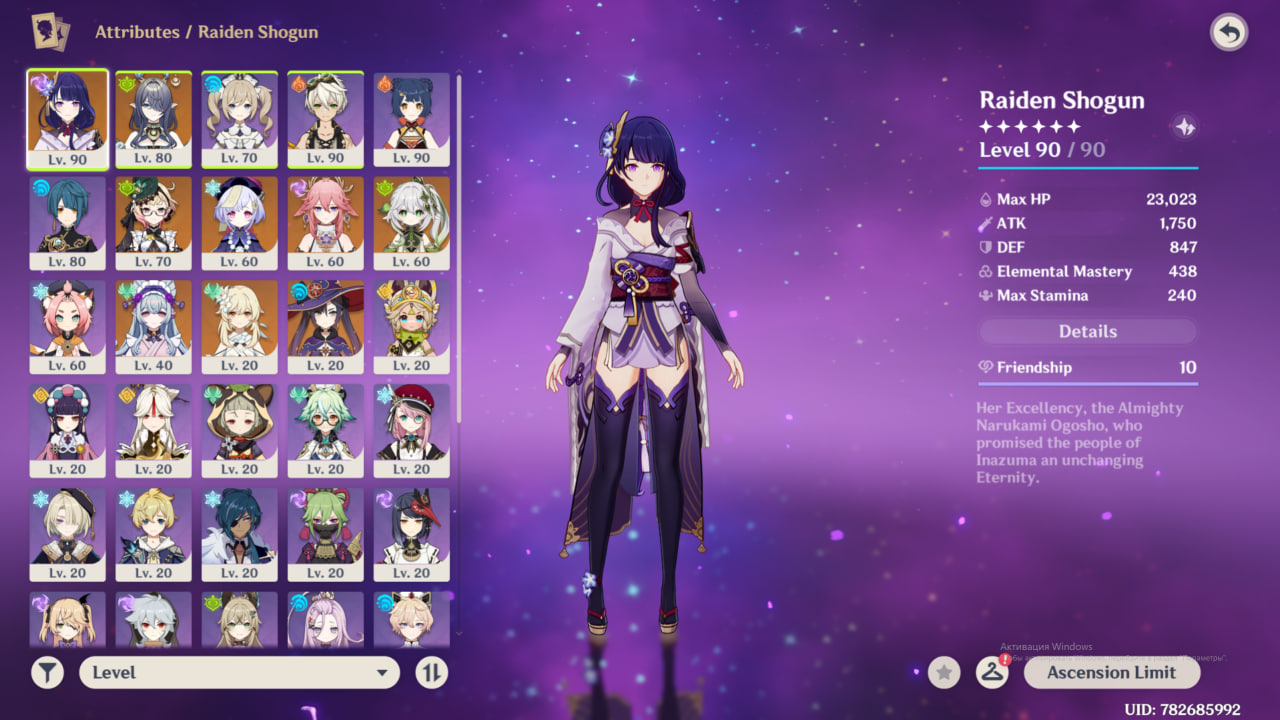Expand the Level sort dropdown
The width and height of the screenshot is (1280, 720).
(239, 672)
